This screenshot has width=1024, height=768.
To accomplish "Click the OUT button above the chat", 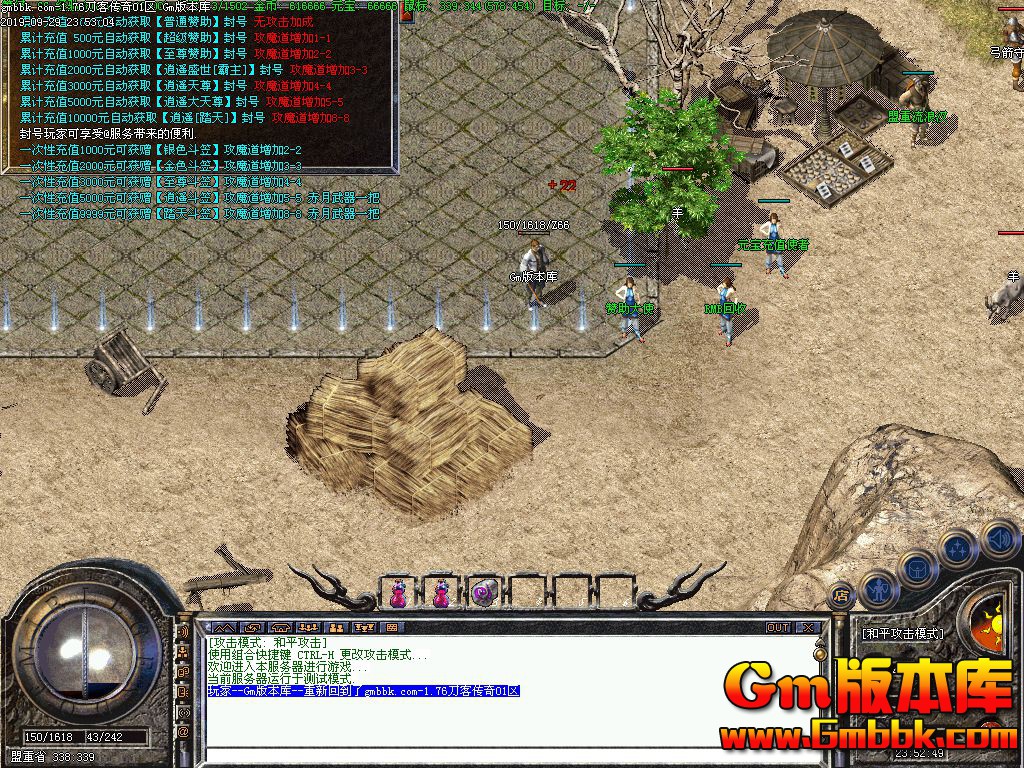I will (778, 627).
